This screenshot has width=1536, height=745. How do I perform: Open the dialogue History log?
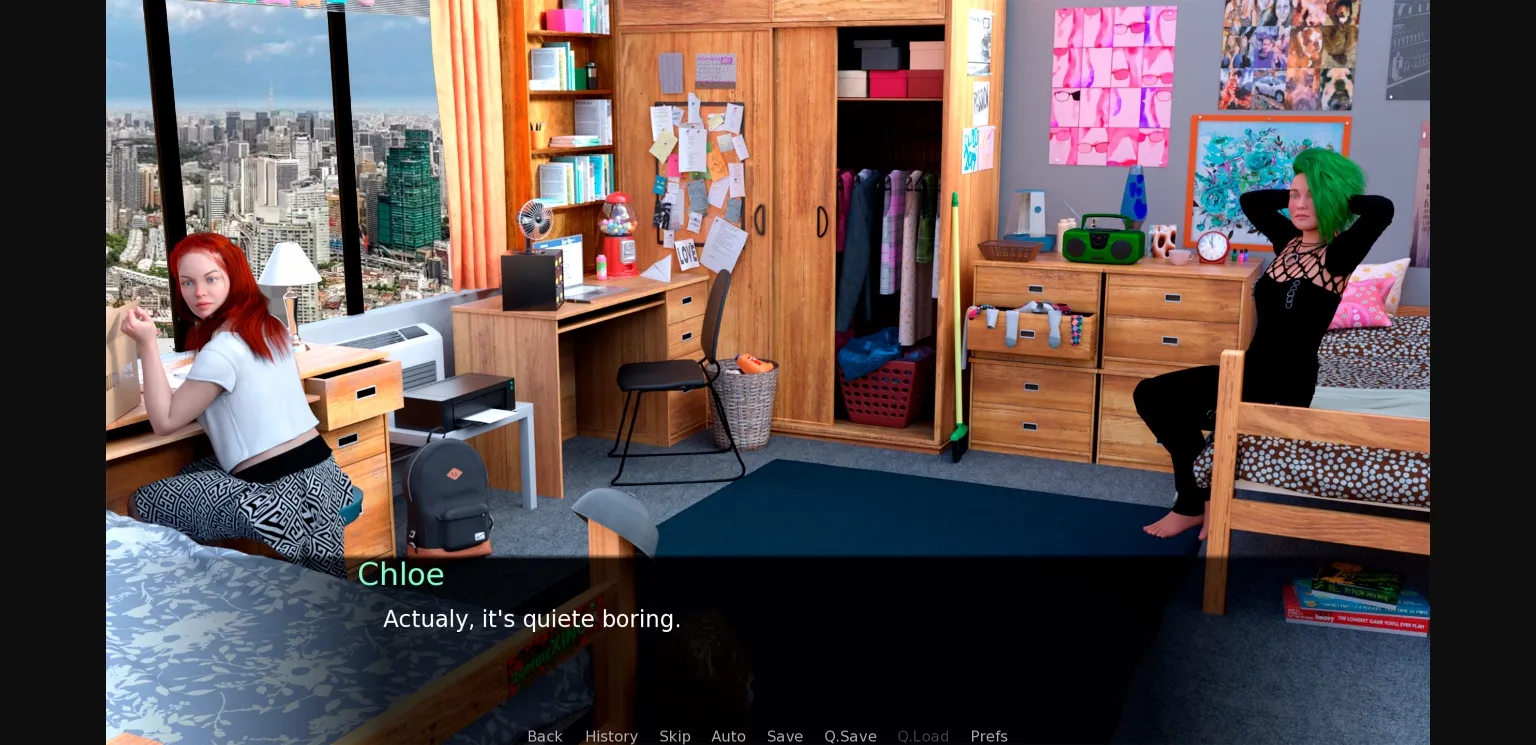click(x=611, y=736)
